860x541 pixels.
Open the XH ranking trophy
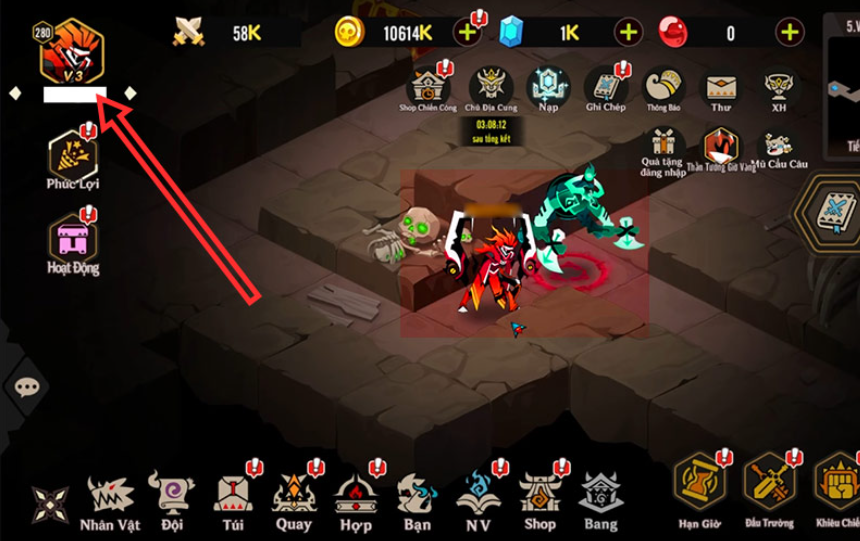777,85
